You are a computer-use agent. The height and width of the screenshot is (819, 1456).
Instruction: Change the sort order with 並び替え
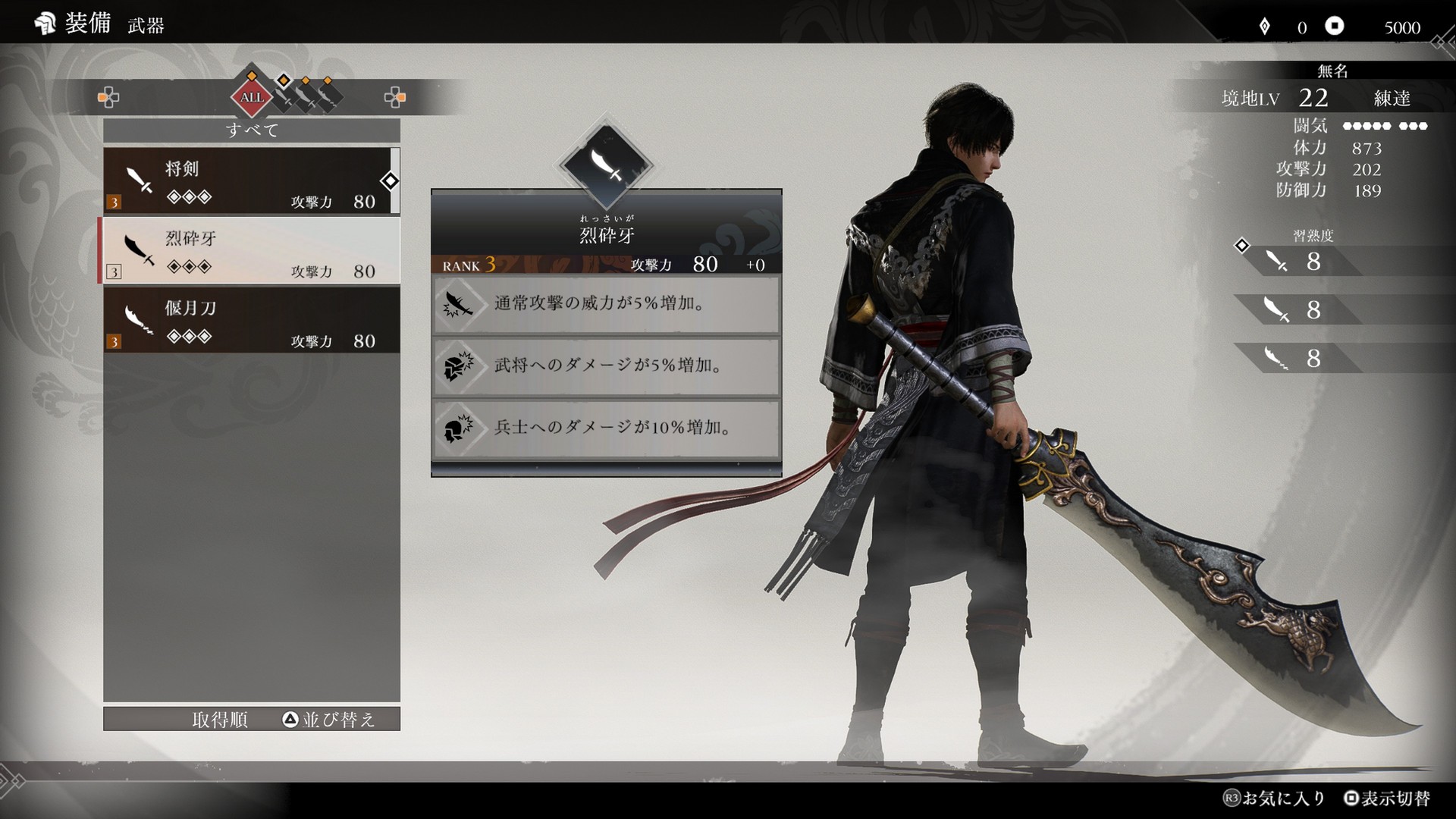(329, 720)
